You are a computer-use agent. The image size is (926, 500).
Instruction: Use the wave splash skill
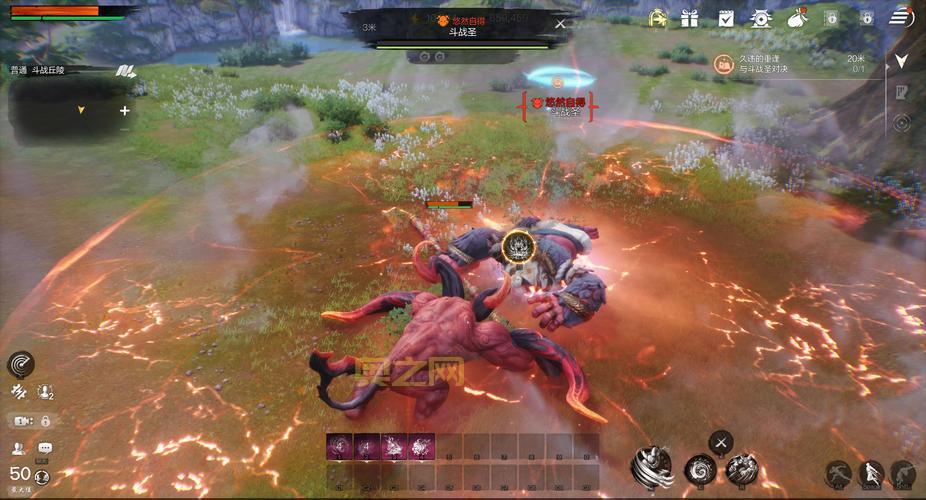click(x=741, y=467)
